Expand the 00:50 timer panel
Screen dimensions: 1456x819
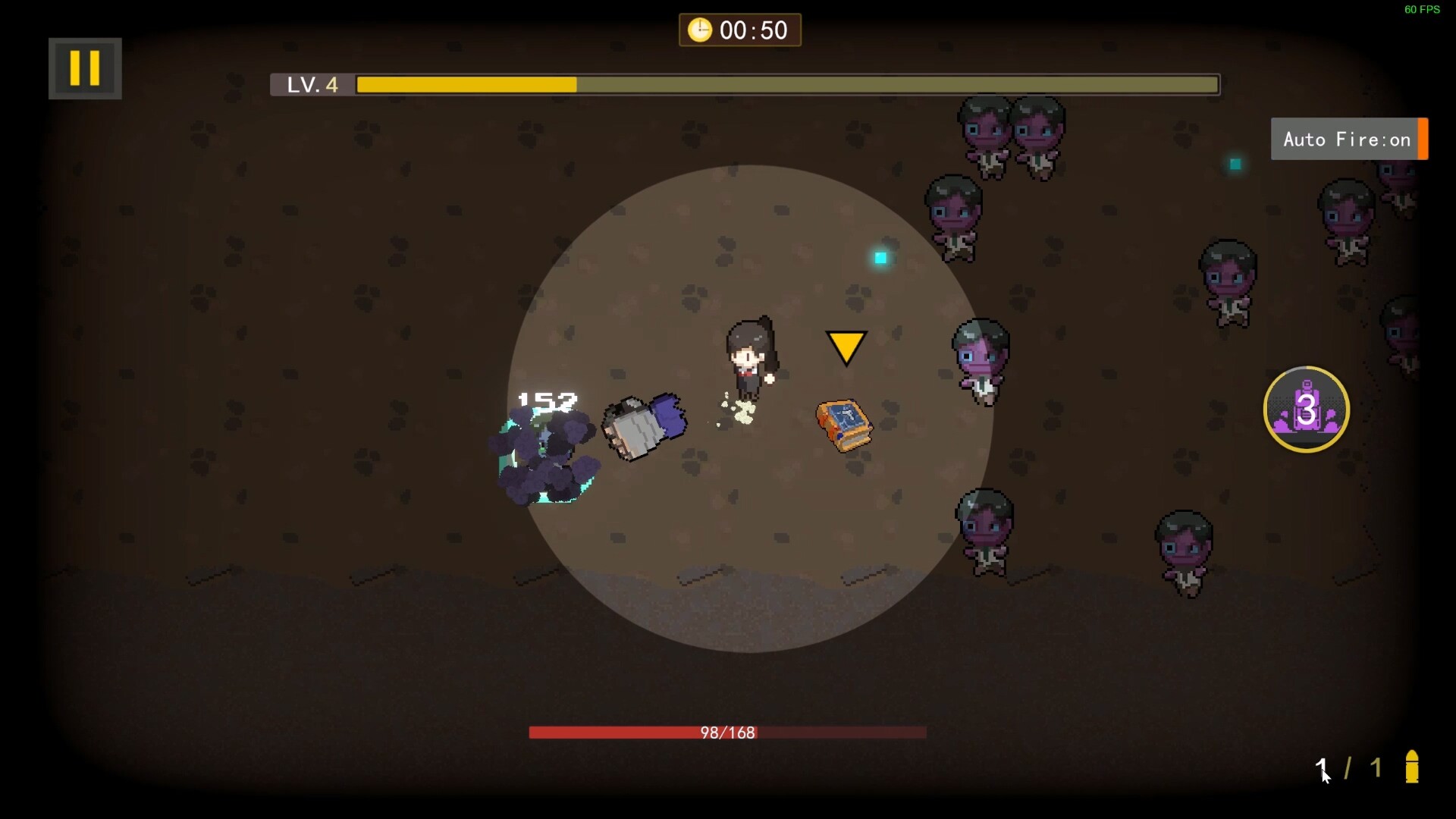tap(739, 30)
